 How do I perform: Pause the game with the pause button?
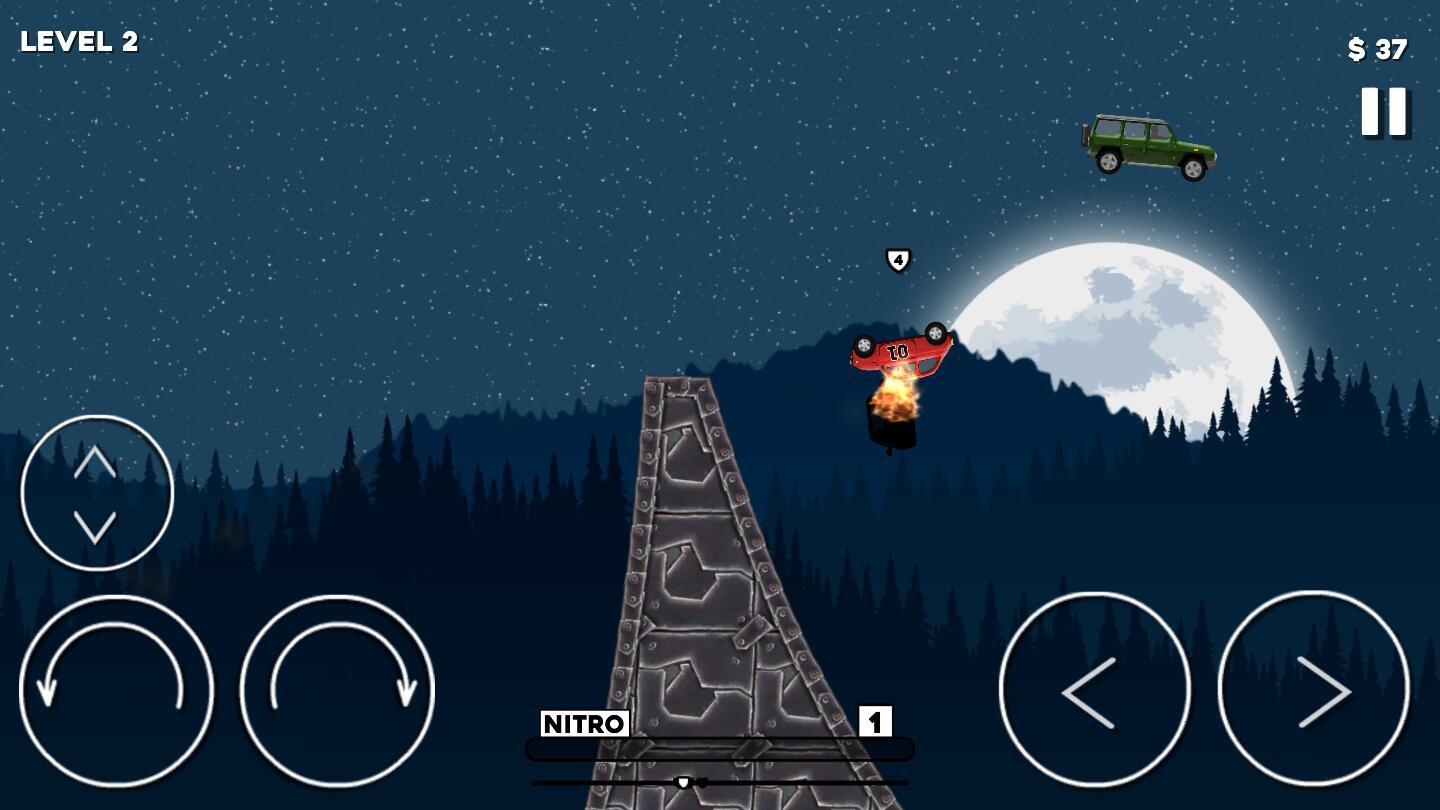pos(1384,111)
